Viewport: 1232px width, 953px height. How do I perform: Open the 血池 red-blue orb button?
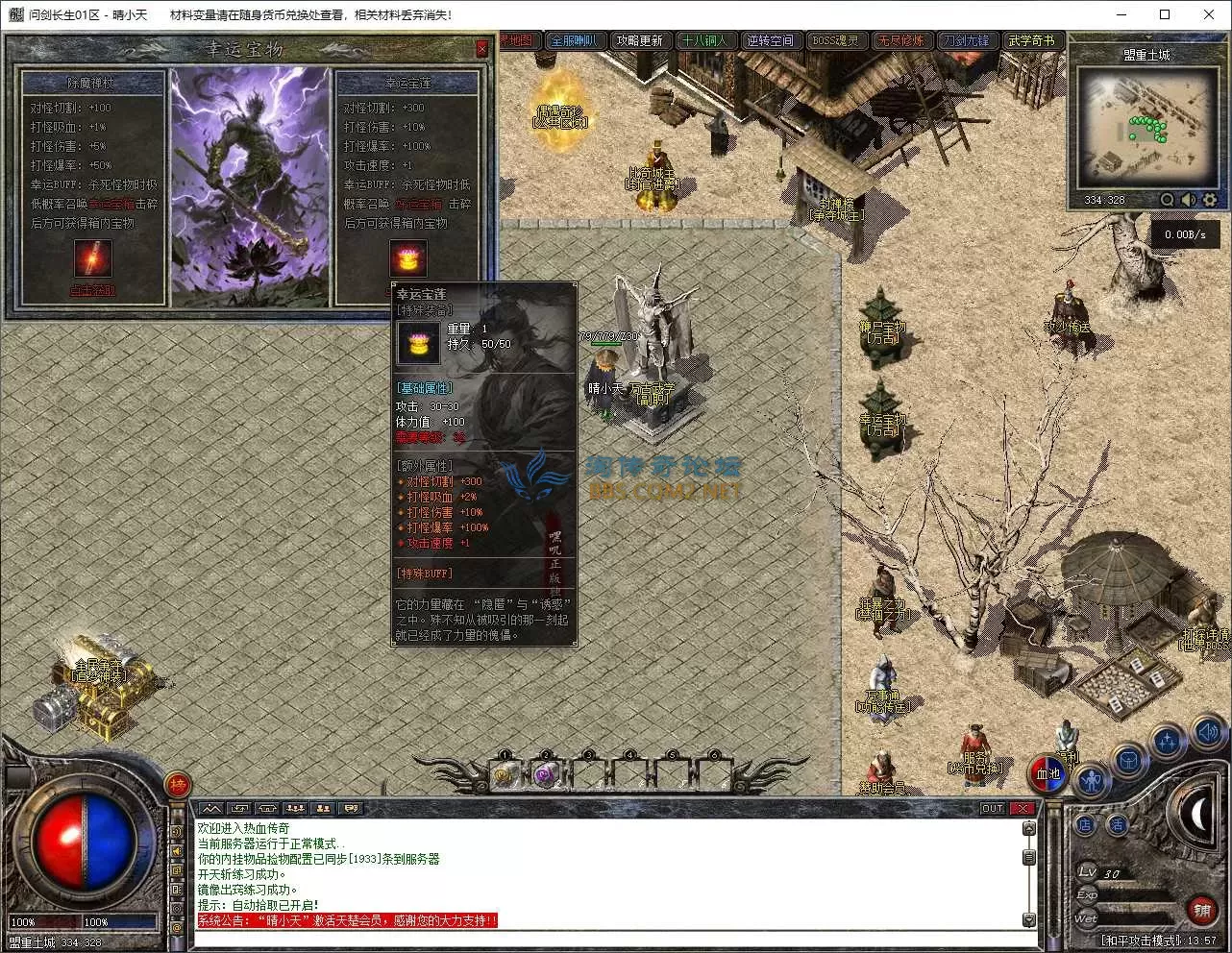(1047, 773)
